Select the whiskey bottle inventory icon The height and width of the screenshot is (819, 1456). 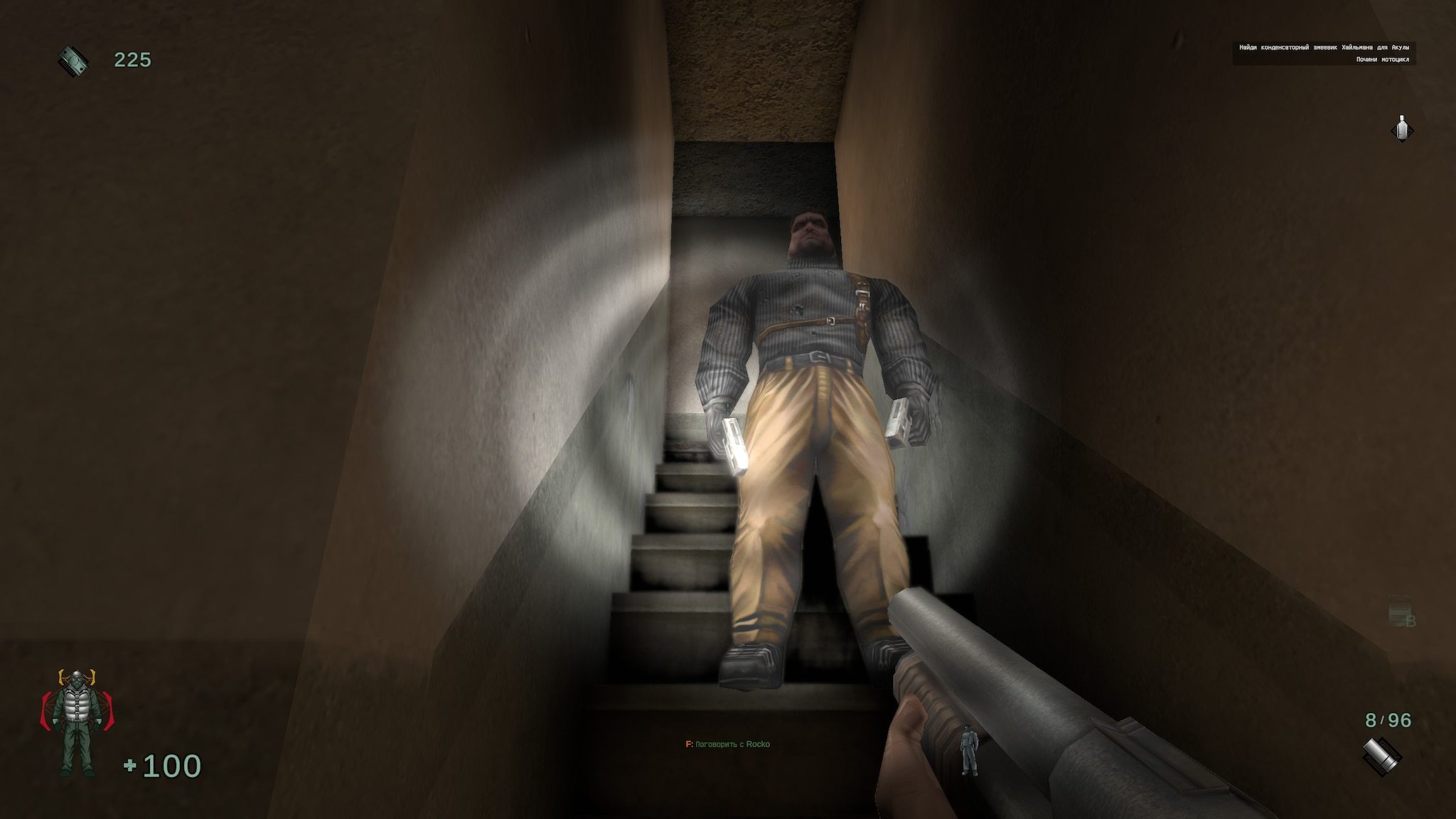coord(1401,127)
